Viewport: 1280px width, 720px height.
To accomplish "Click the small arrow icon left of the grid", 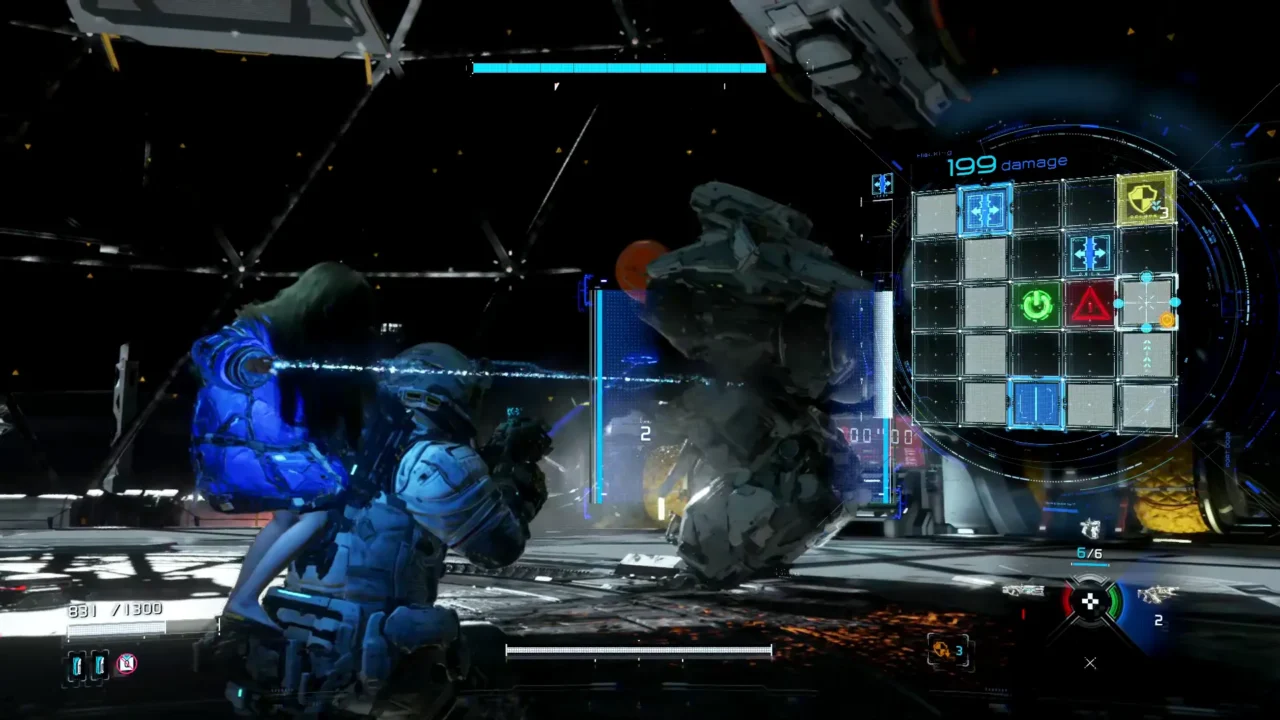I will (x=881, y=184).
